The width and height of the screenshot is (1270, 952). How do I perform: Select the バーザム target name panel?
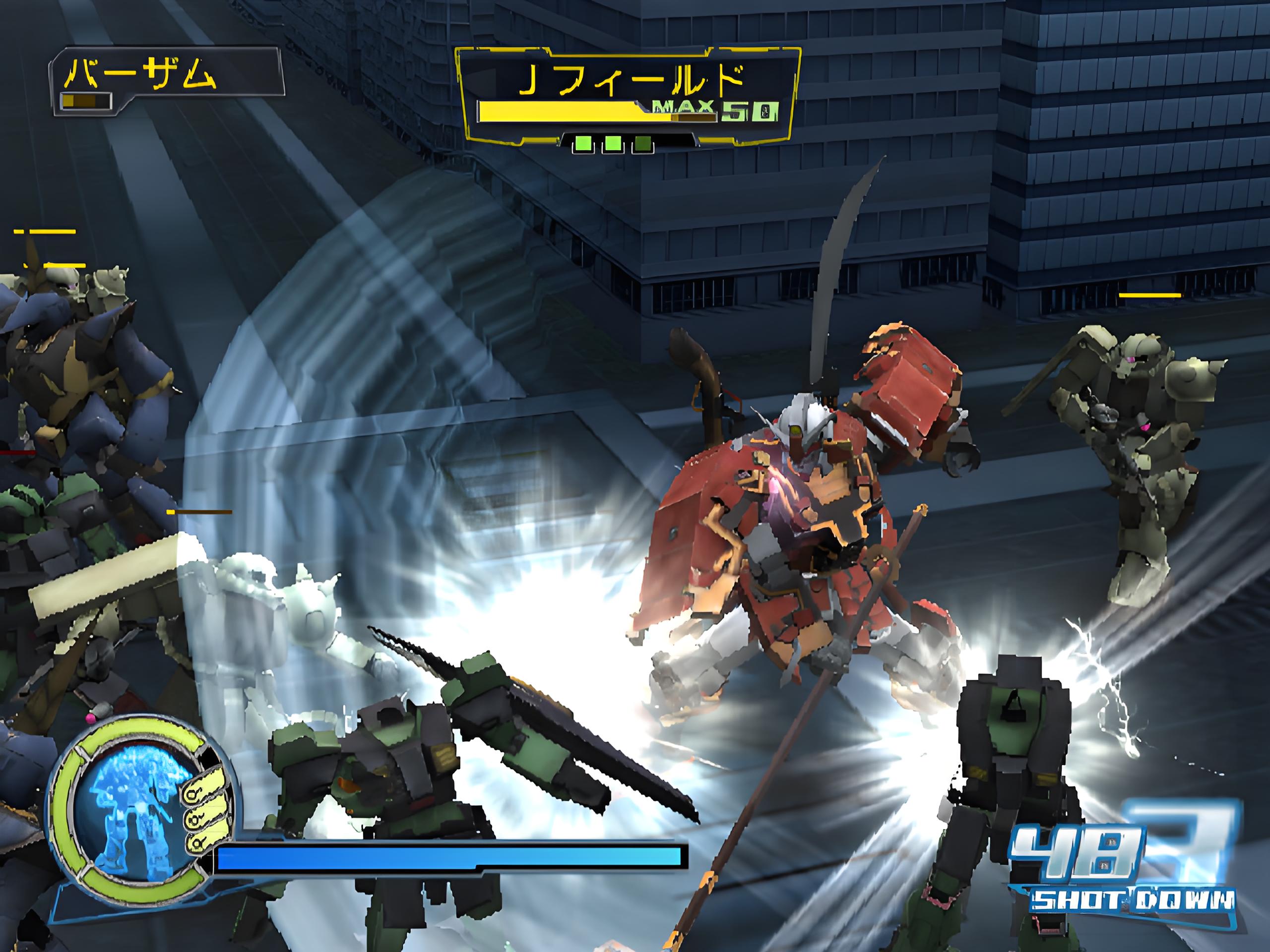pos(168,80)
